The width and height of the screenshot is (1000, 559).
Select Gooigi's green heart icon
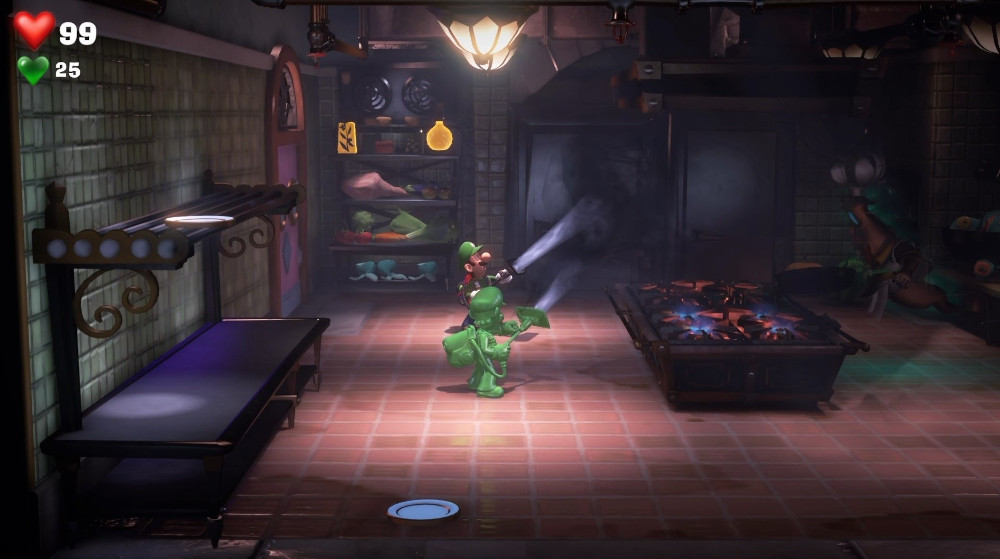tap(33, 70)
